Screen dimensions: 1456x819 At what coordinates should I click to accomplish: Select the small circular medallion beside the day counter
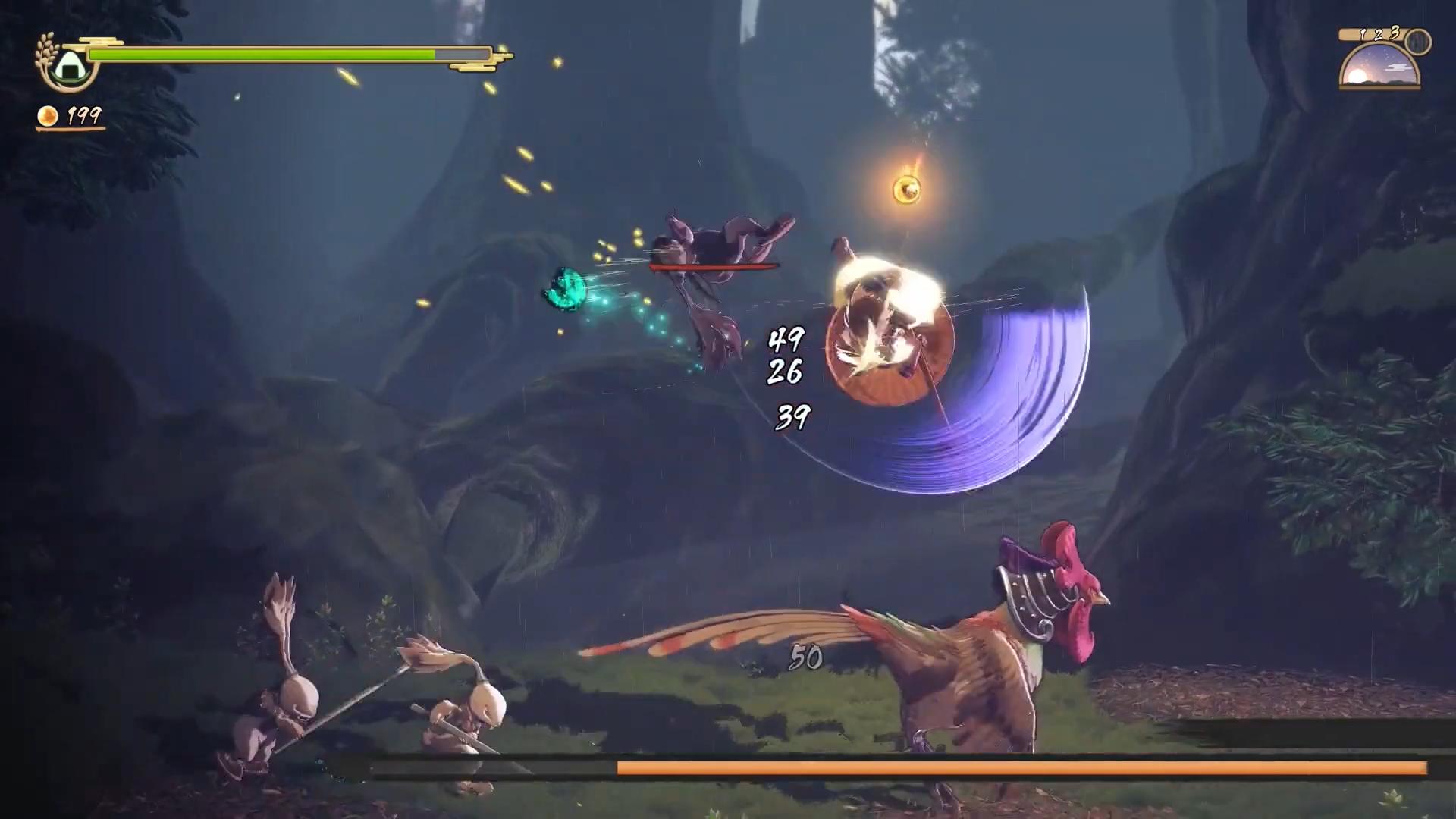(1418, 42)
